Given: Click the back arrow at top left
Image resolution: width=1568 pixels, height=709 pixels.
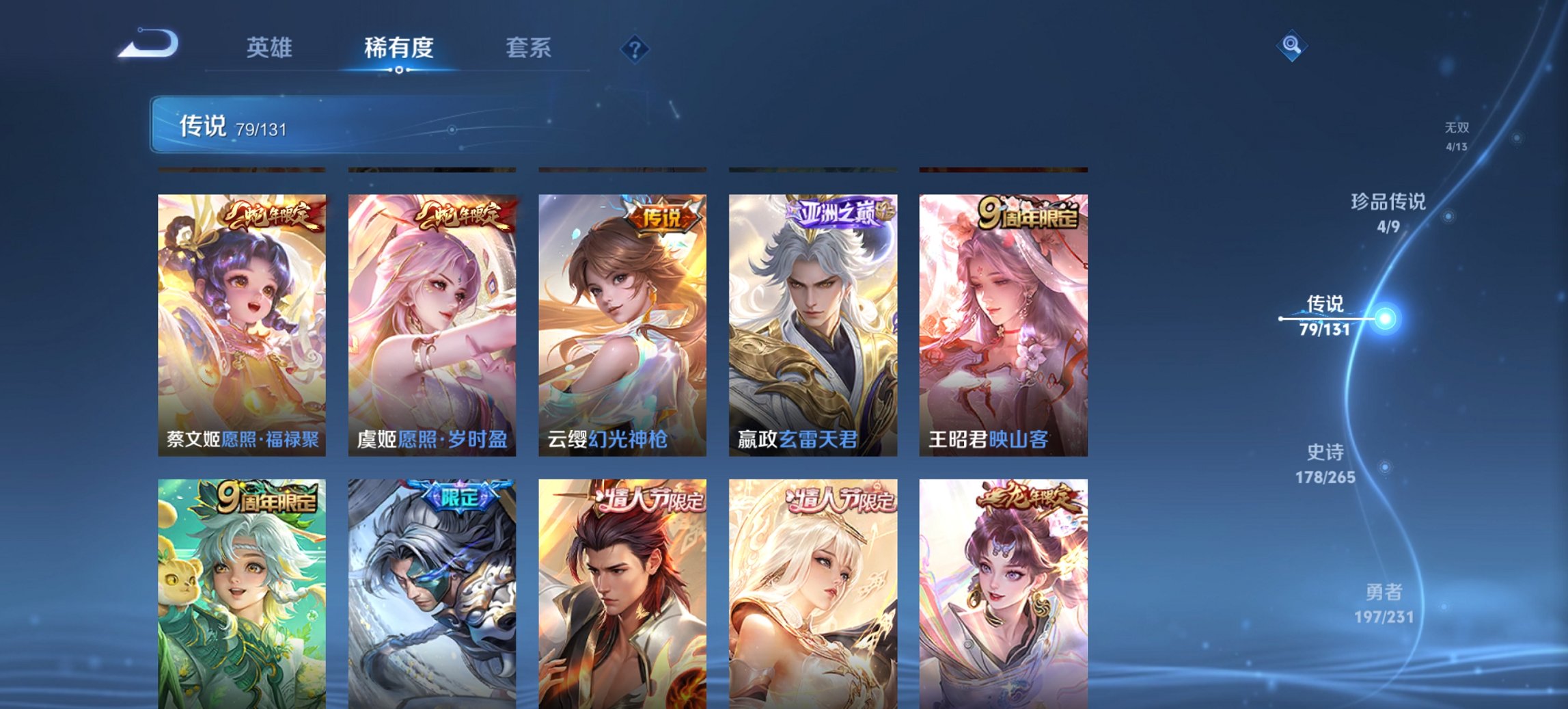Looking at the screenshot, I should click(x=147, y=42).
